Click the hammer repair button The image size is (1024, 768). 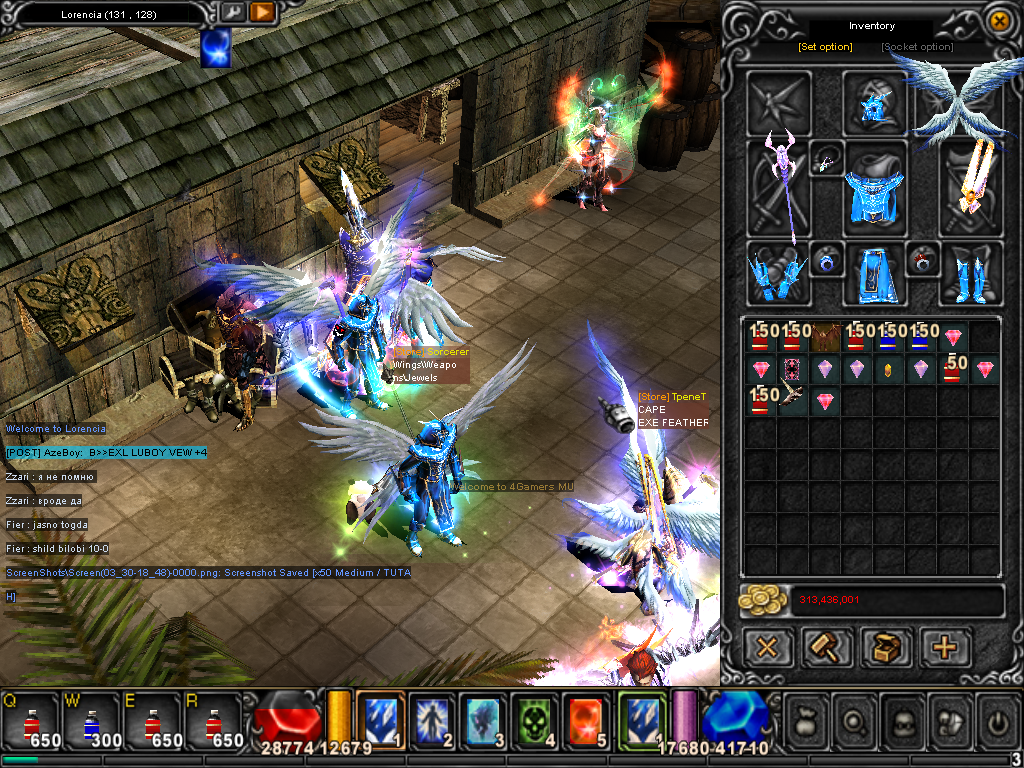coord(827,647)
